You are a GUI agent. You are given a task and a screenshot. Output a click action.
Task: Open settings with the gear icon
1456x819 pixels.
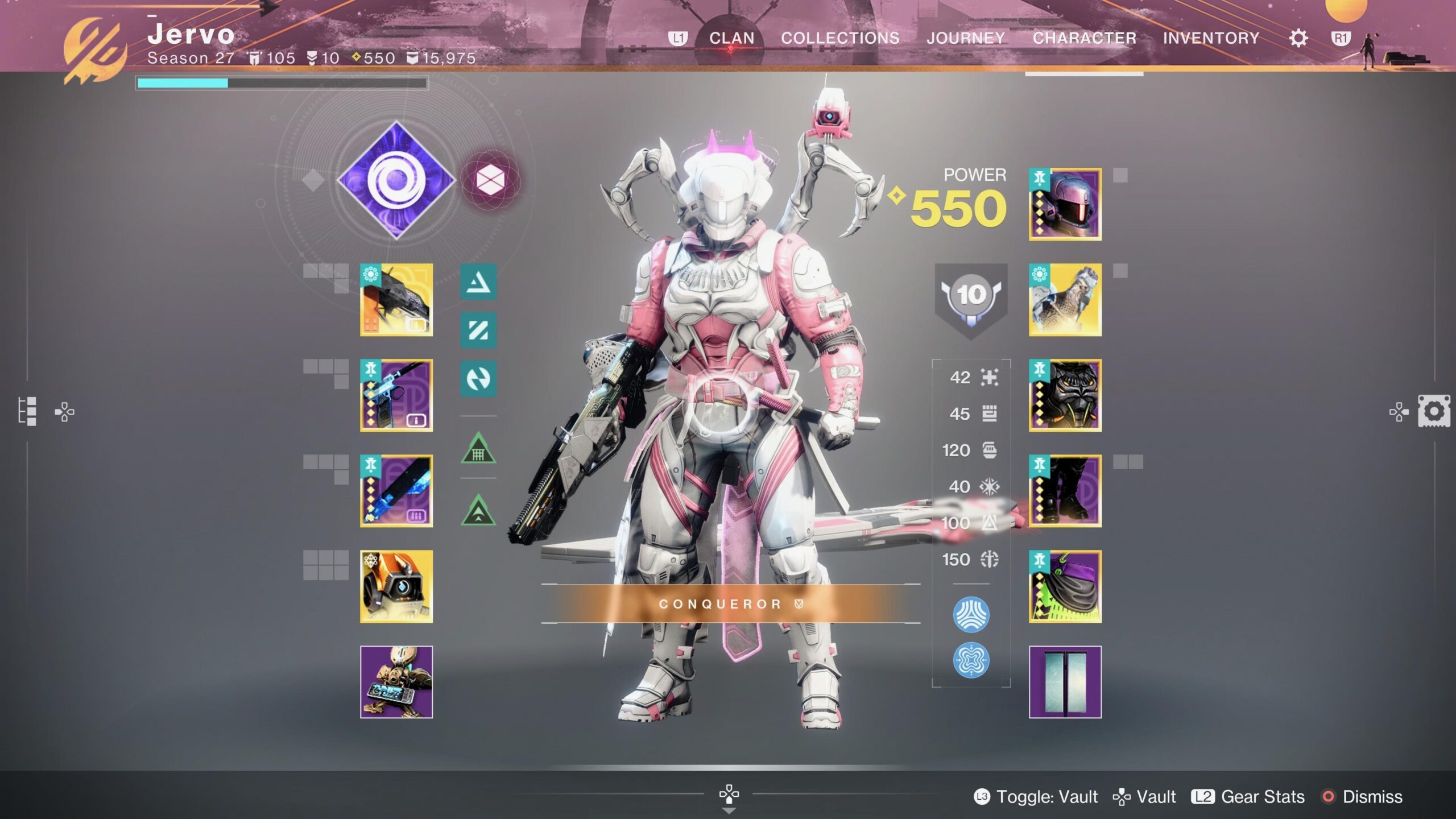[1298, 38]
